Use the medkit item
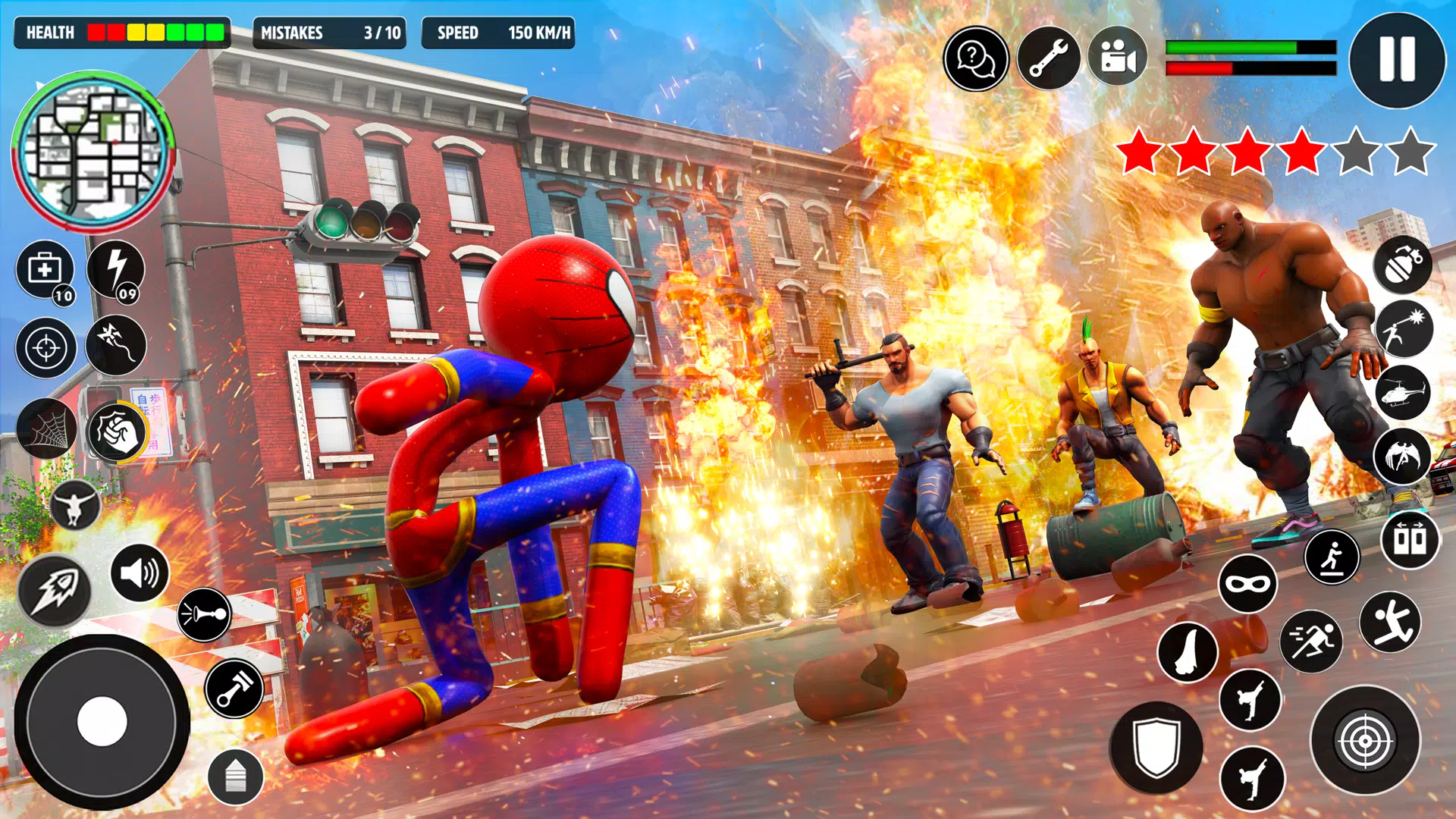The height and width of the screenshot is (819, 1456). (45, 270)
